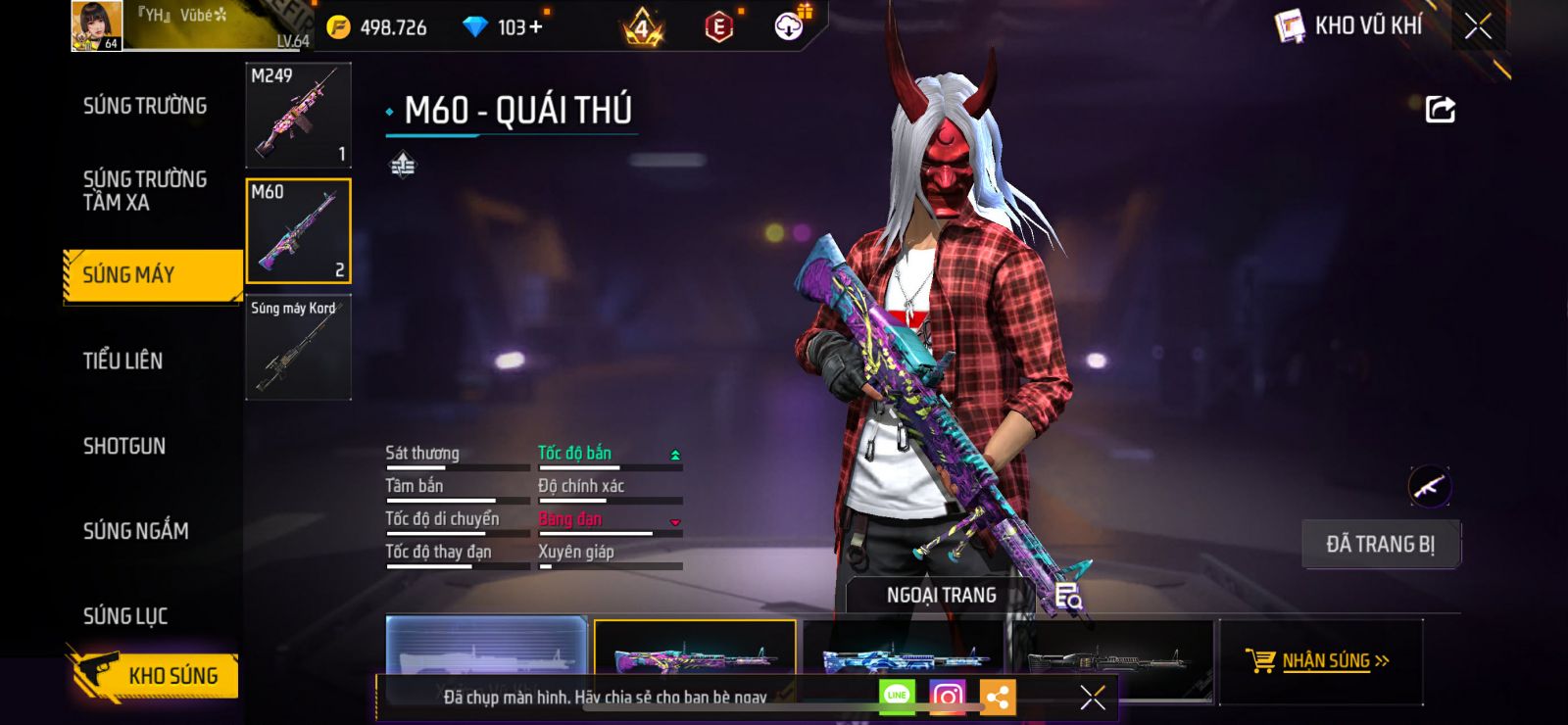
Task: Share the screenshot on Instagram
Action: [947, 697]
